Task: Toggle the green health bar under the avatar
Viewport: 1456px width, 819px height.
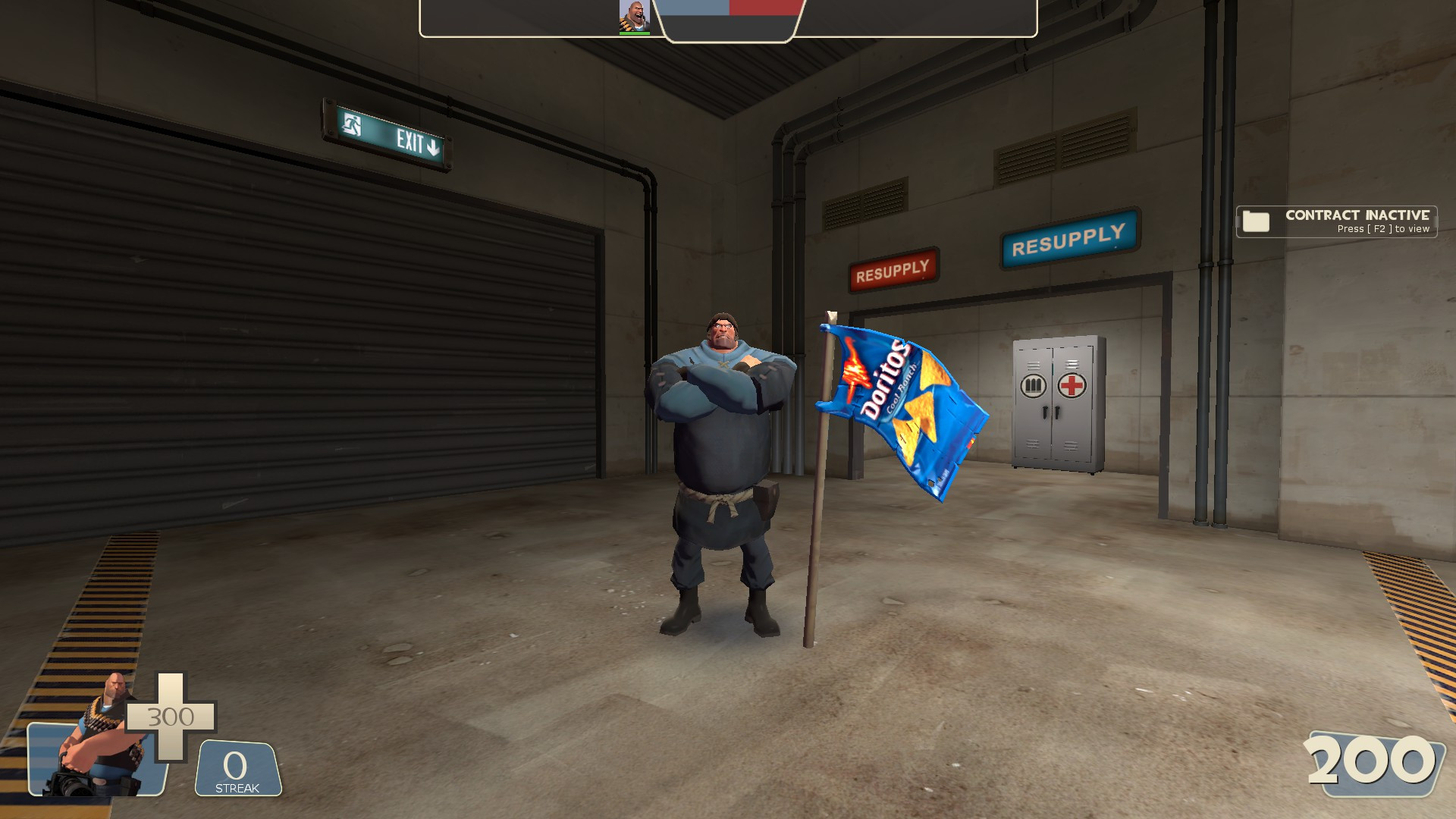Action: [634, 33]
